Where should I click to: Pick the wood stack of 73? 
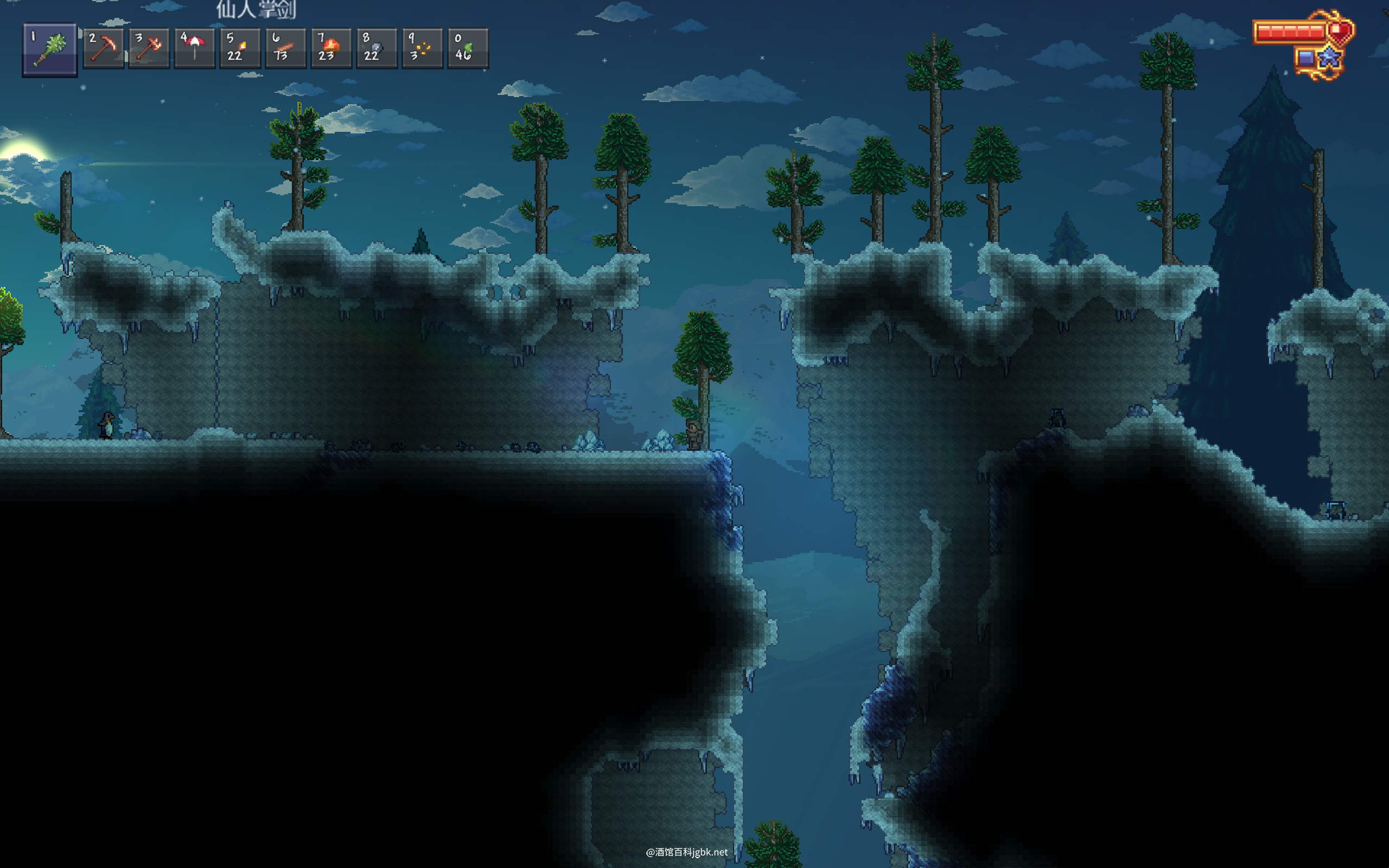(x=285, y=48)
